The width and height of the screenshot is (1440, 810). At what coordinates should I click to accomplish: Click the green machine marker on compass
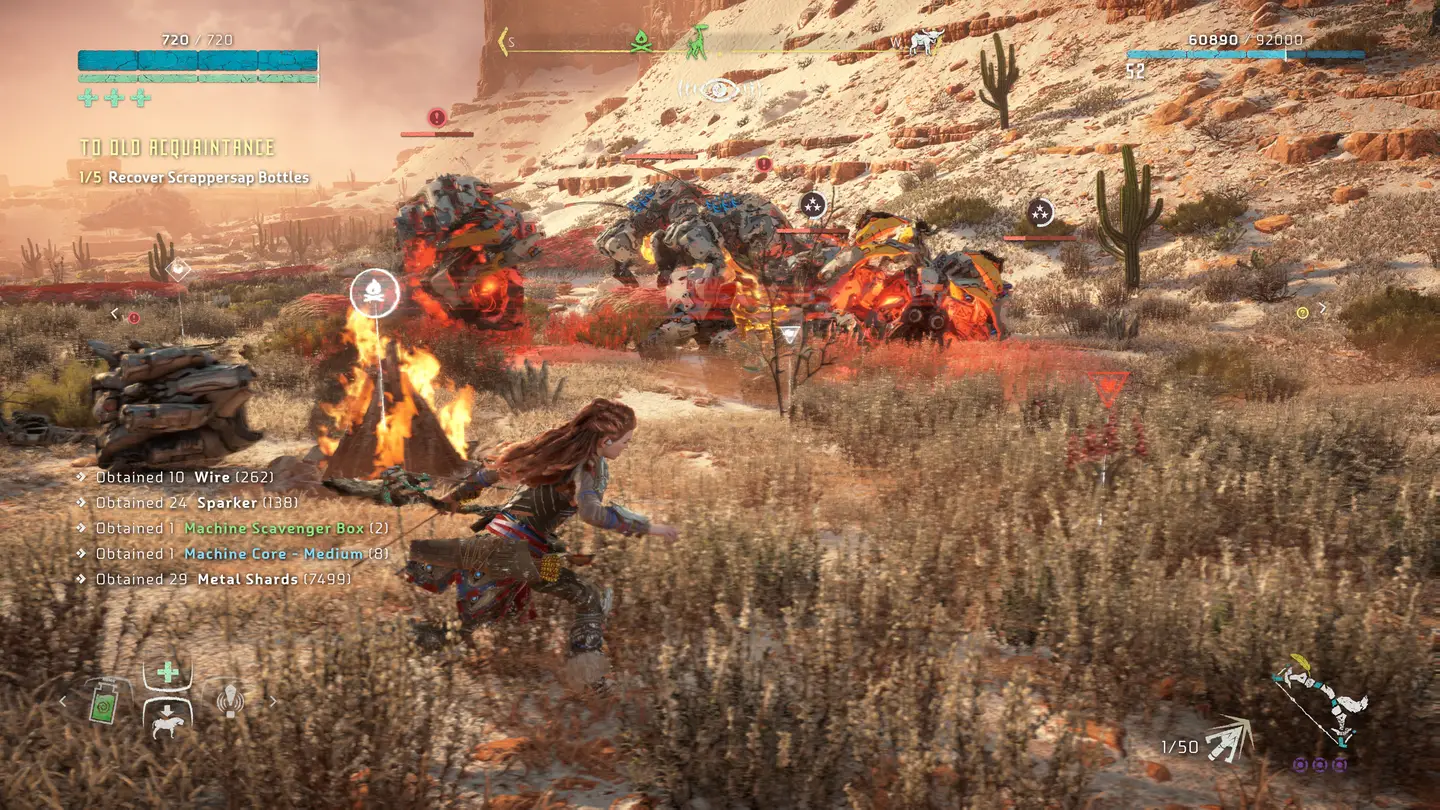click(698, 41)
